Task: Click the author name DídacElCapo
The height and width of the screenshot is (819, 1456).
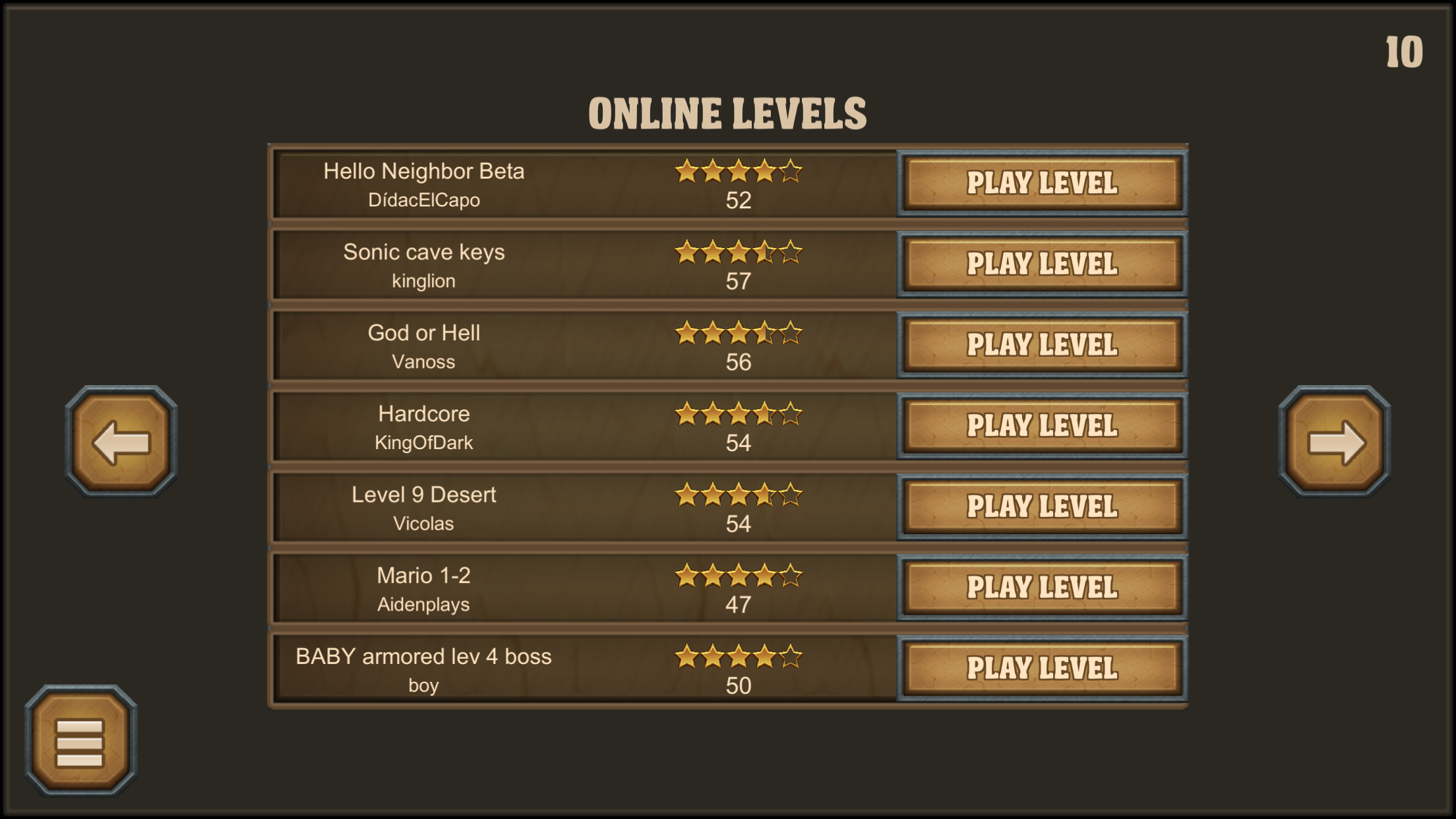Action: (424, 200)
